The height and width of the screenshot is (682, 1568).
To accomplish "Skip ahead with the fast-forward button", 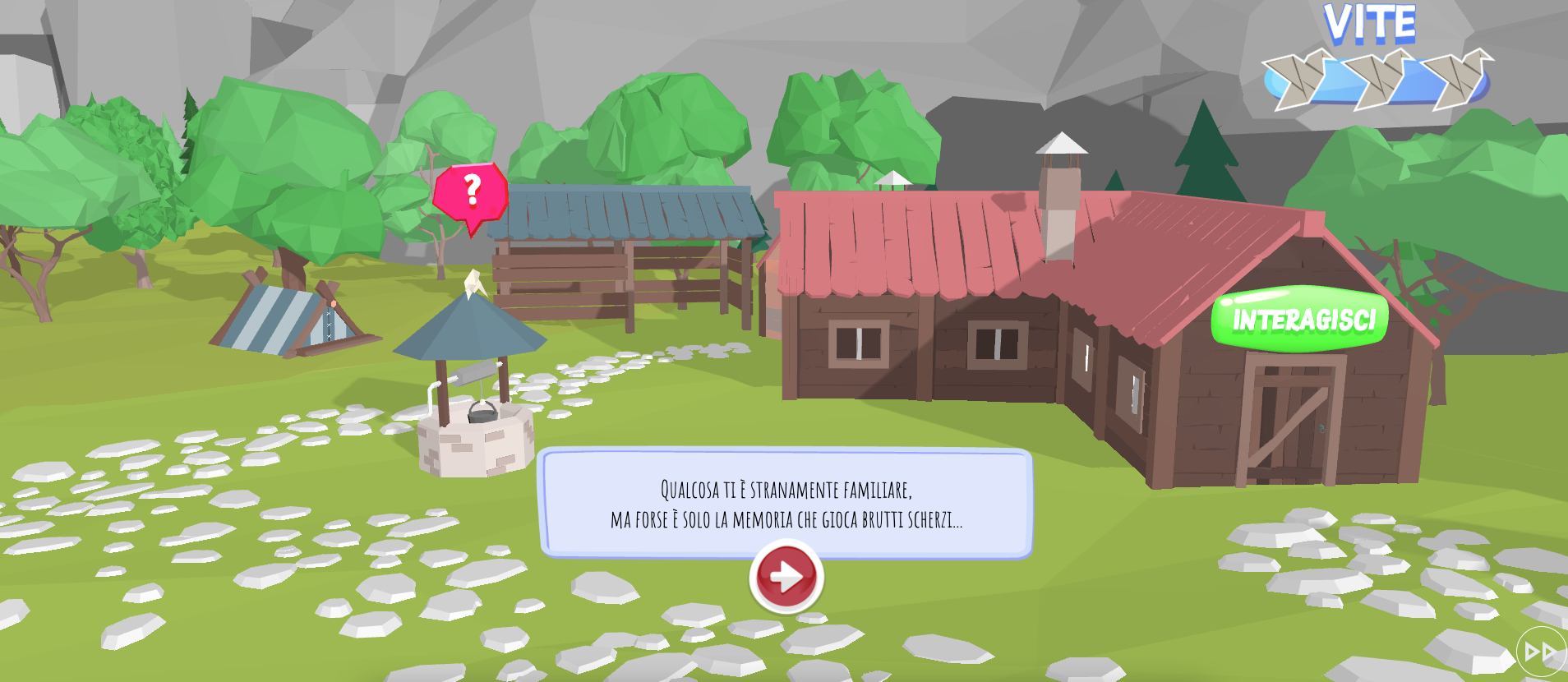I will [x=1540, y=652].
